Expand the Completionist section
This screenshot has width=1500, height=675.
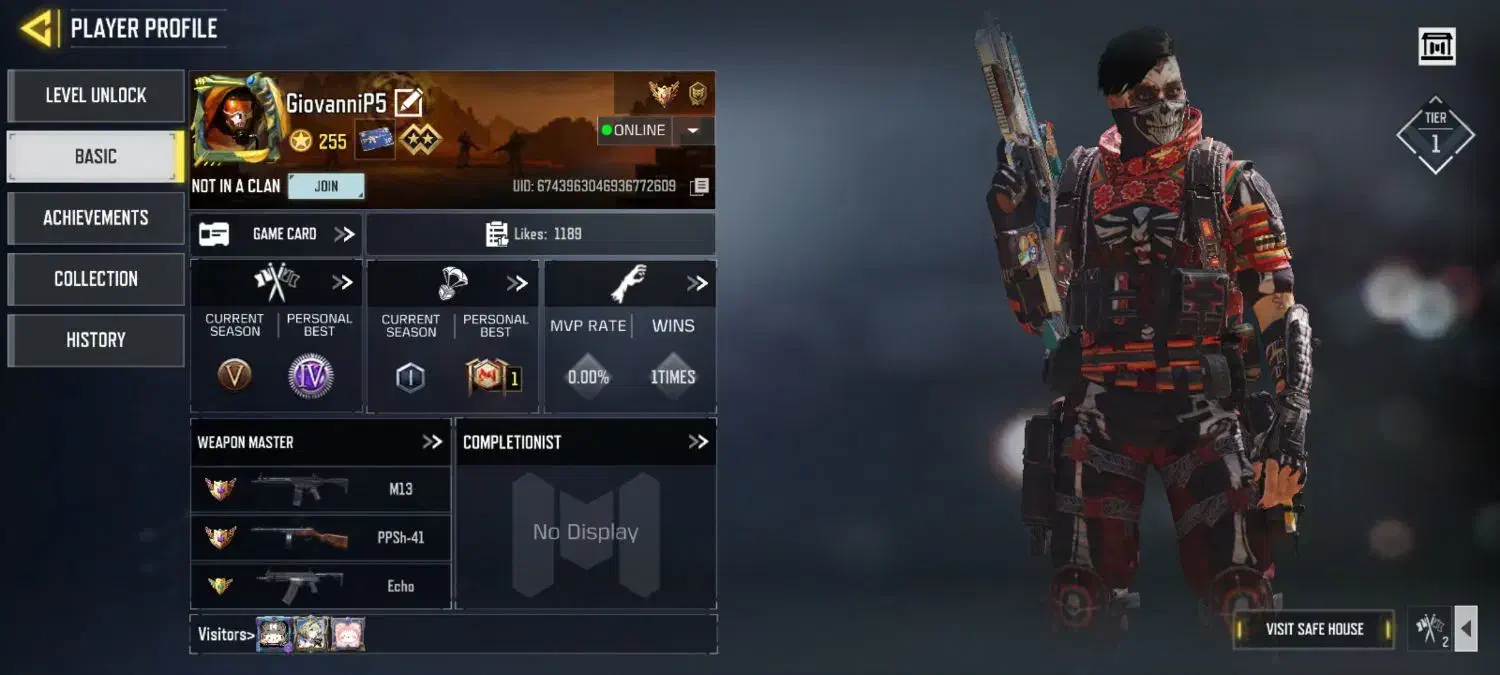point(698,442)
